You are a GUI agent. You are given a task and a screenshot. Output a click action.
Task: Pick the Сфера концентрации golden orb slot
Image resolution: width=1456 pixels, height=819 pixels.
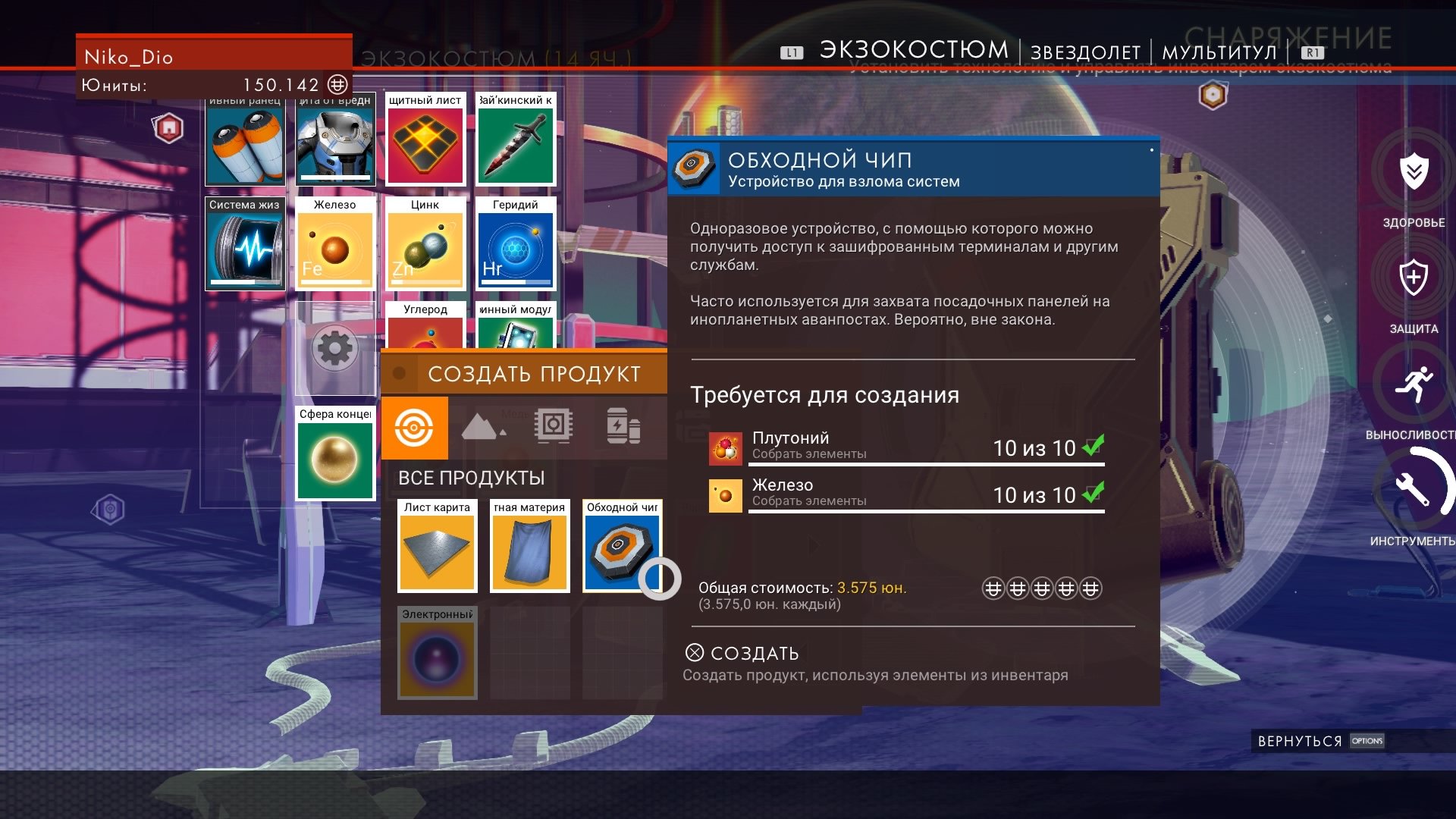pyautogui.click(x=335, y=455)
